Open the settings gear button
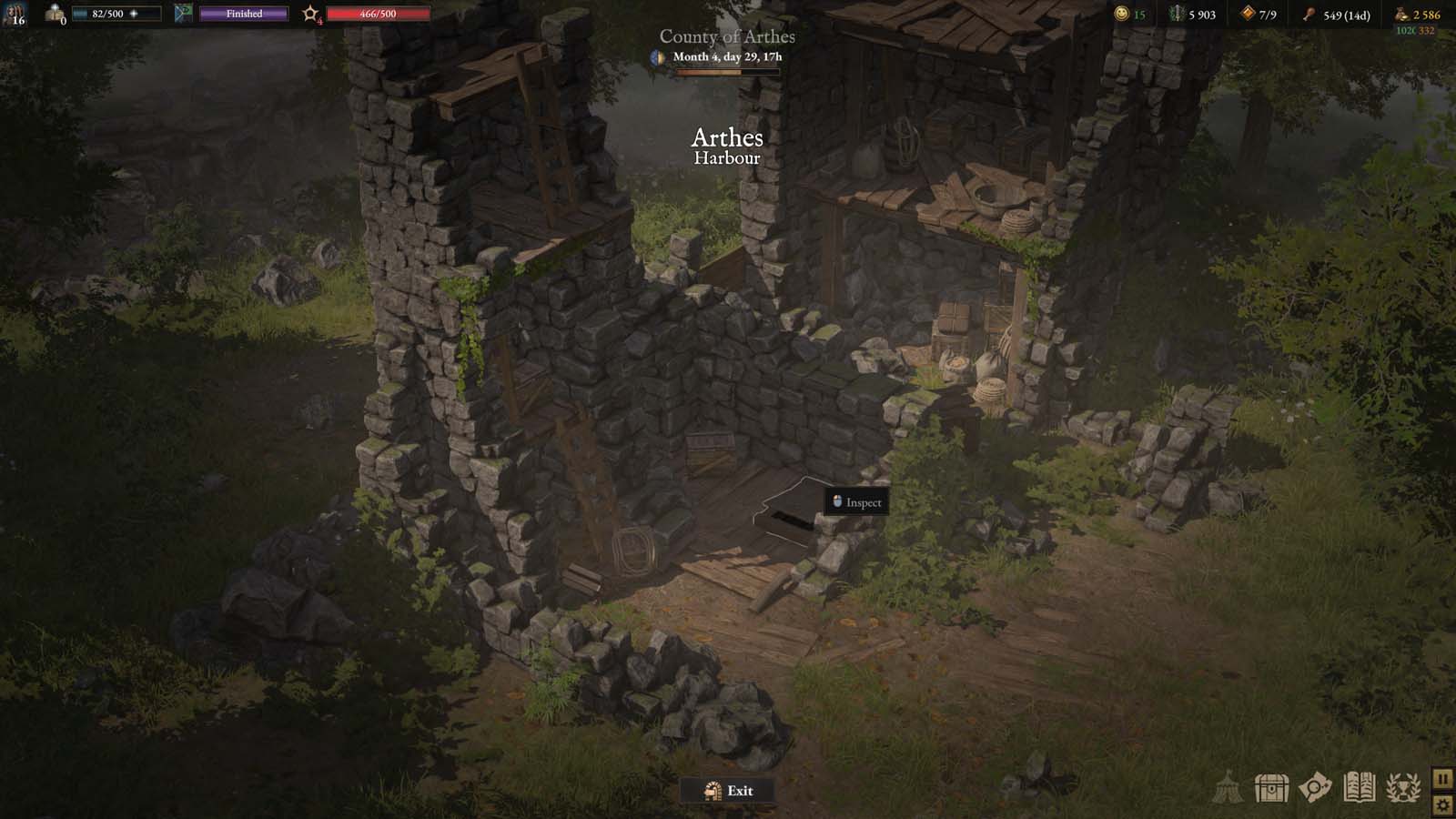 (x=1441, y=804)
